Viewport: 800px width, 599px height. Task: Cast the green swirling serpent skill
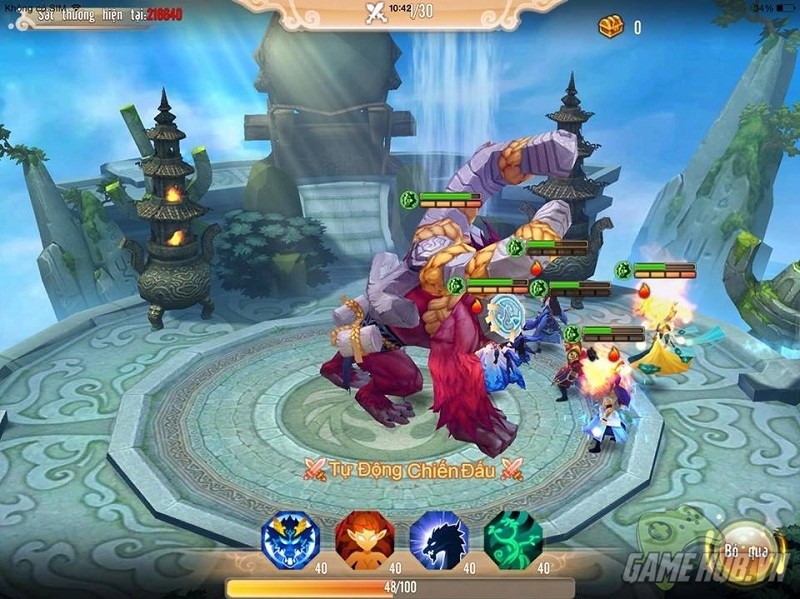point(513,540)
